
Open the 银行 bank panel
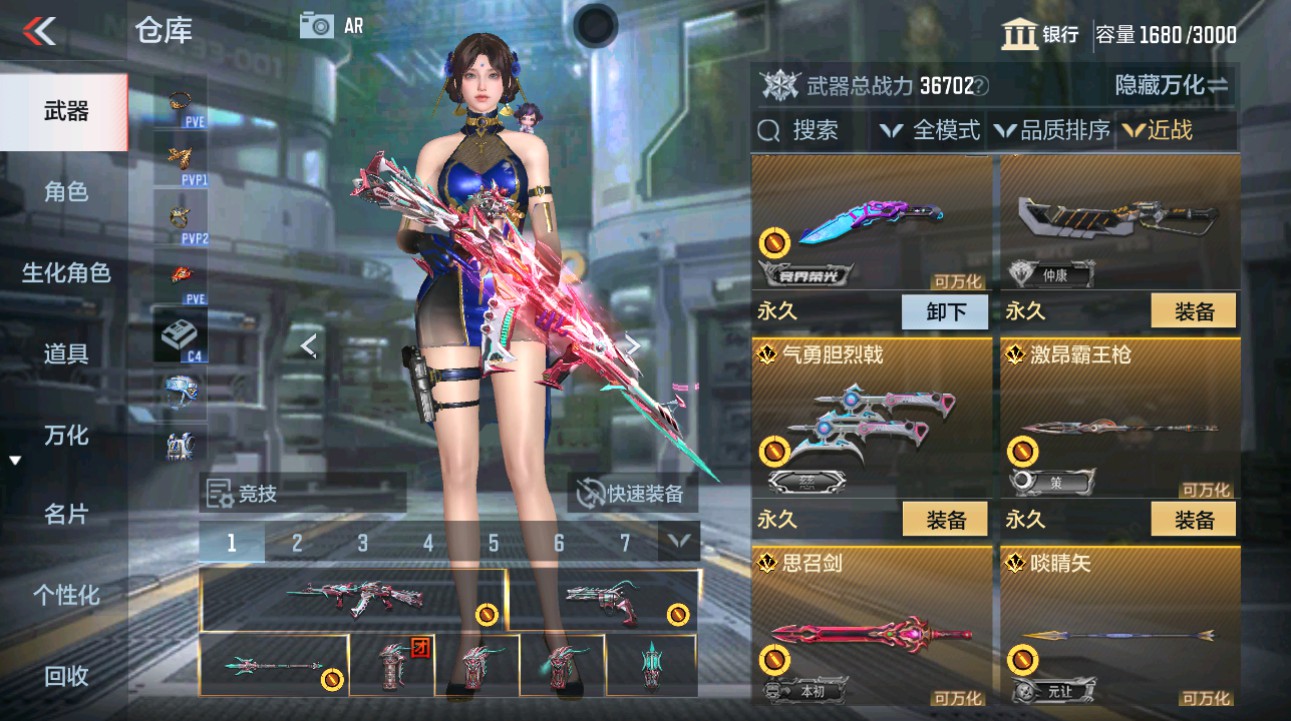(x=1041, y=34)
